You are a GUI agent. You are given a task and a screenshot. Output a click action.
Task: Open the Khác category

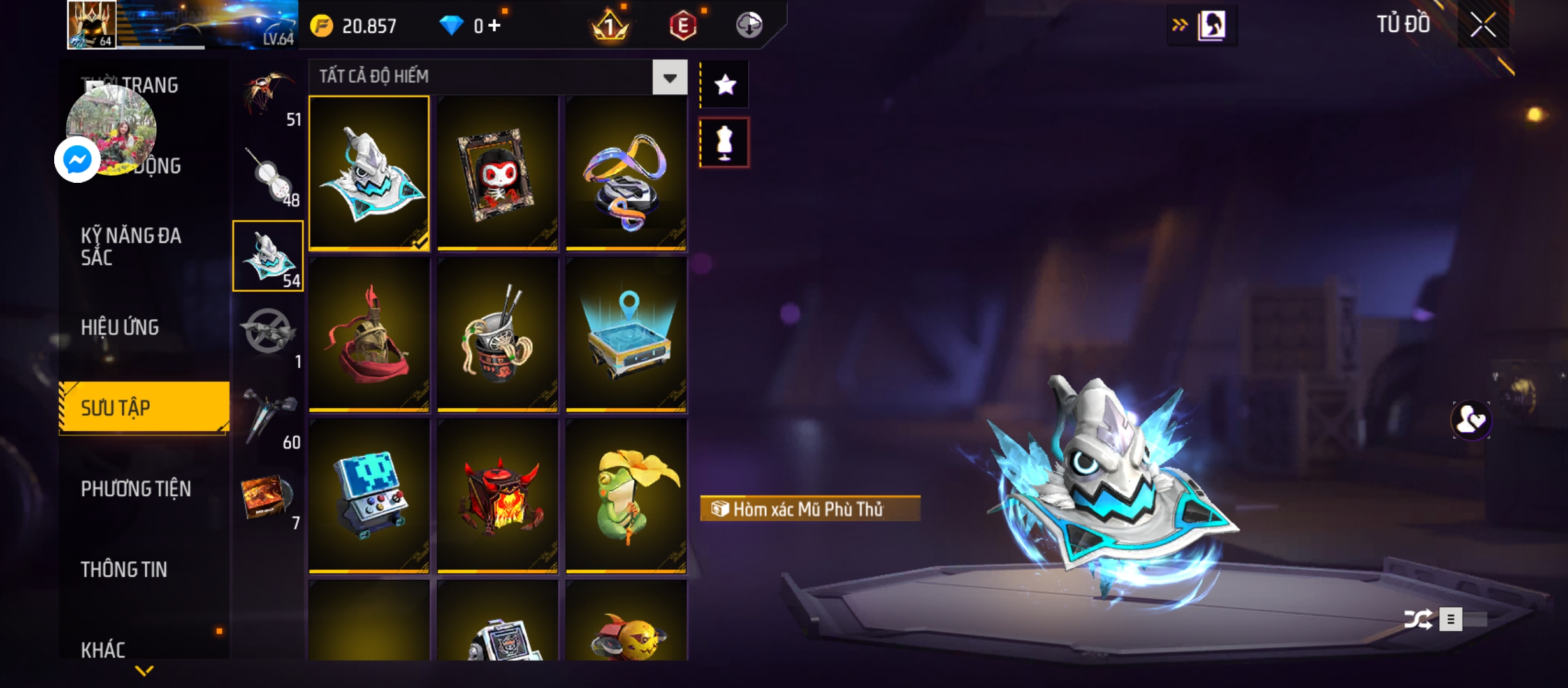coord(103,650)
